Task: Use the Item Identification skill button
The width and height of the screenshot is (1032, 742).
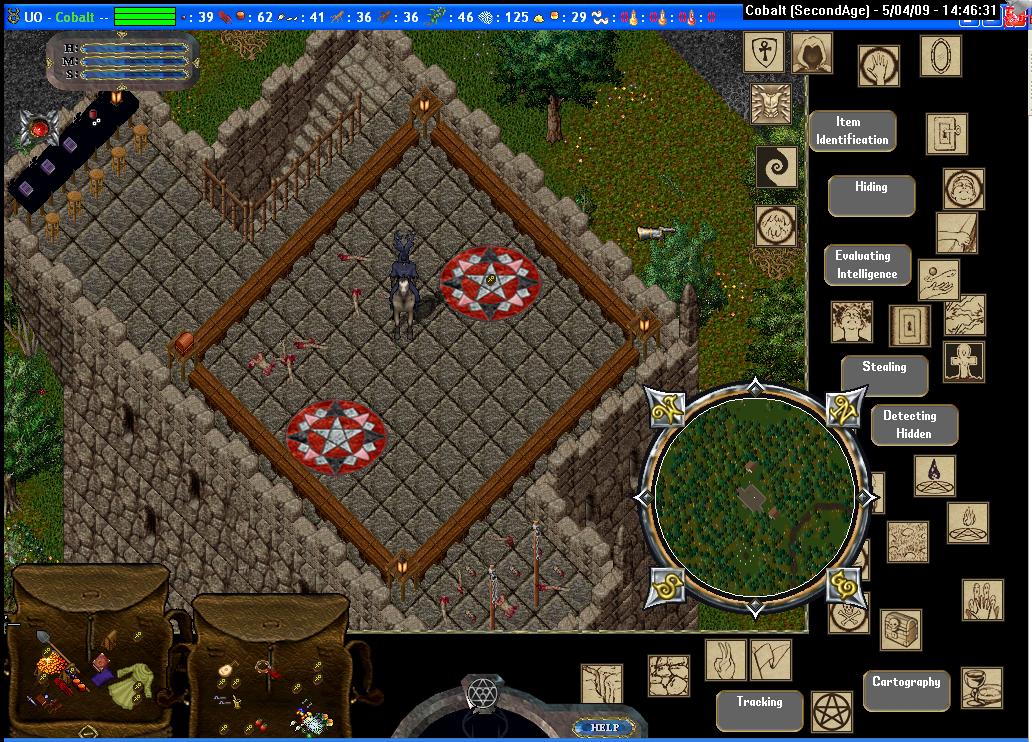Action: pos(852,131)
